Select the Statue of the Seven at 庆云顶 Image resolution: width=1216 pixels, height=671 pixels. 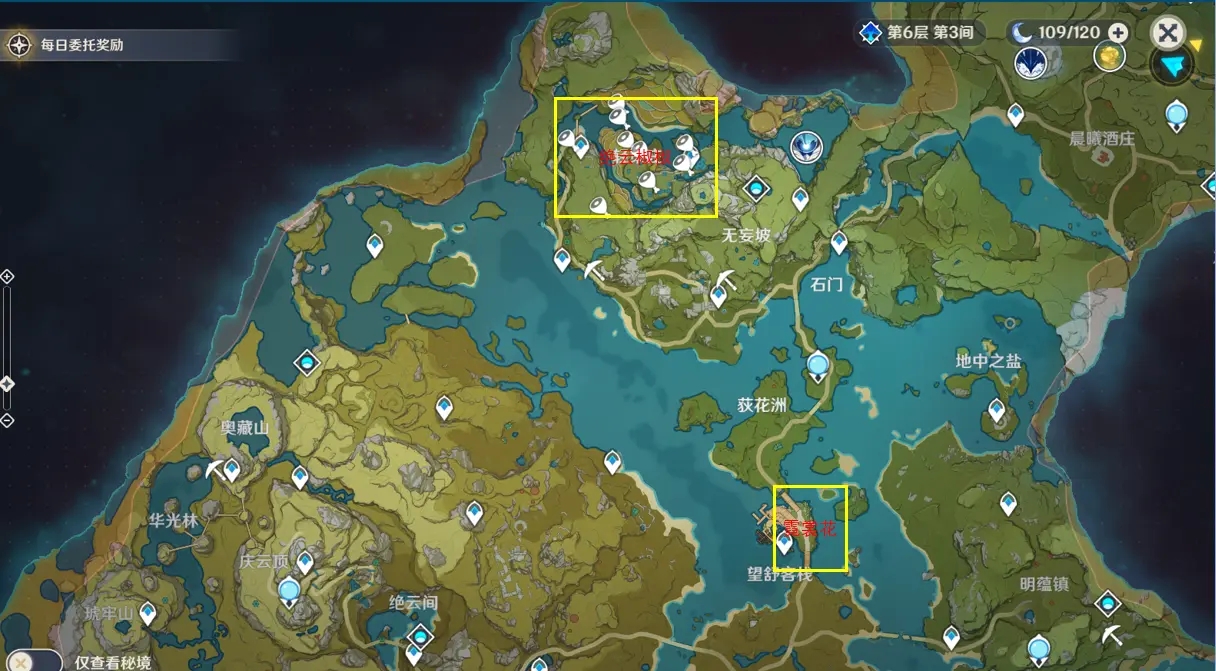coord(290,591)
